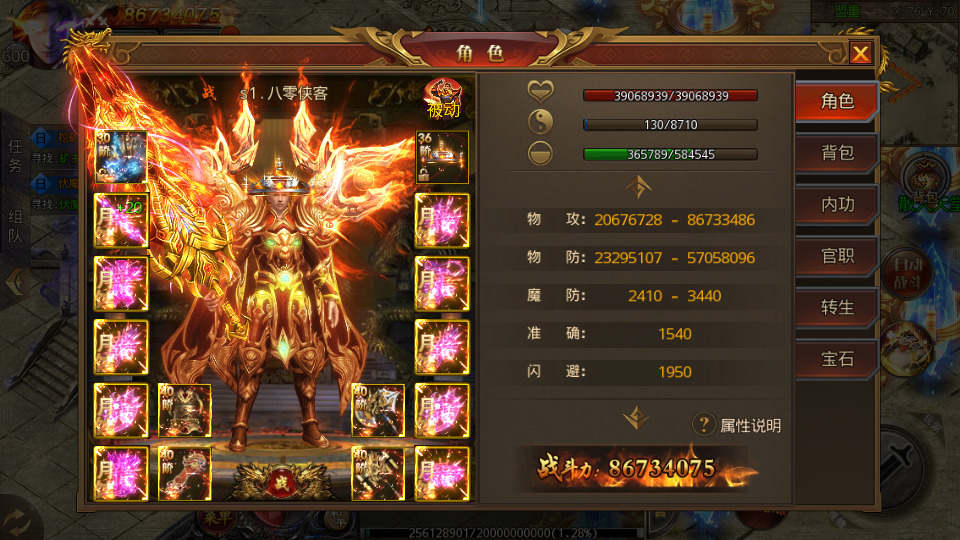Select the tier-30 blue equipment slot
Screen dimensions: 960x540
[x=121, y=157]
